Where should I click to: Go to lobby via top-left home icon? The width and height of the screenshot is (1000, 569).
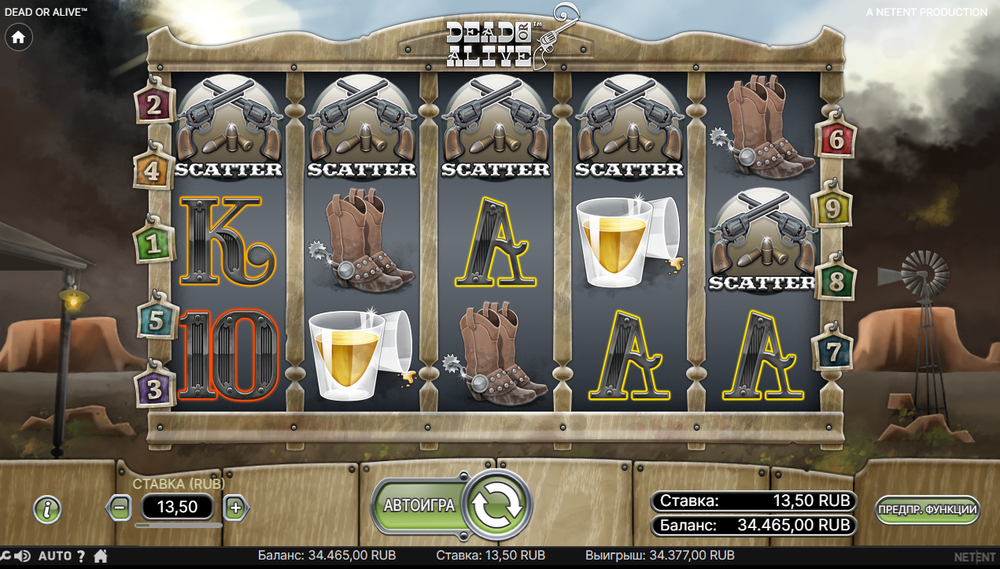18,37
